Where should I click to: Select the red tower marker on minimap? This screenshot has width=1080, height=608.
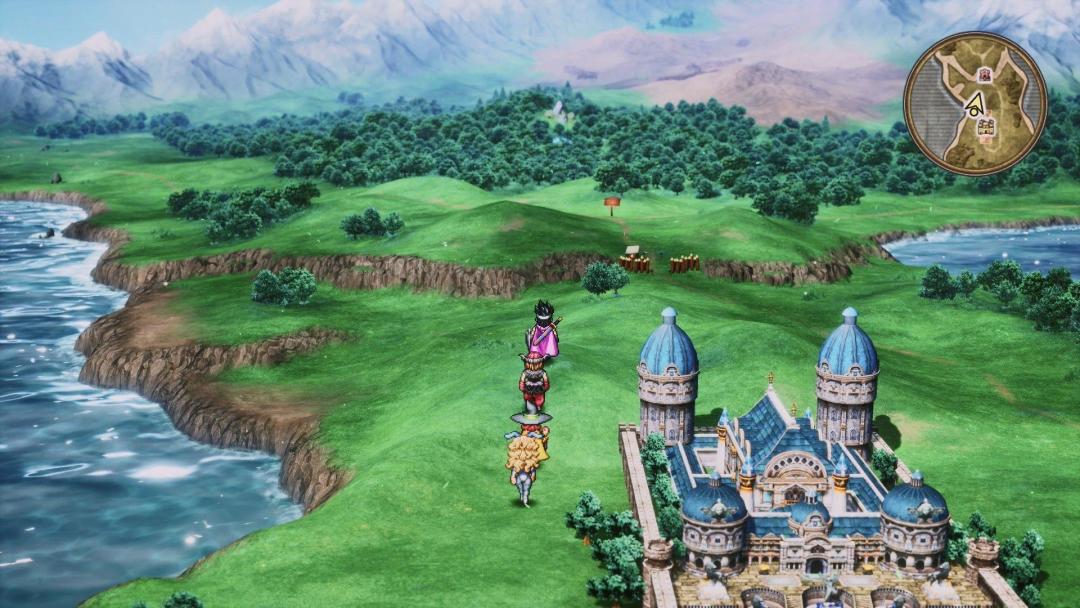pyautogui.click(x=984, y=74)
